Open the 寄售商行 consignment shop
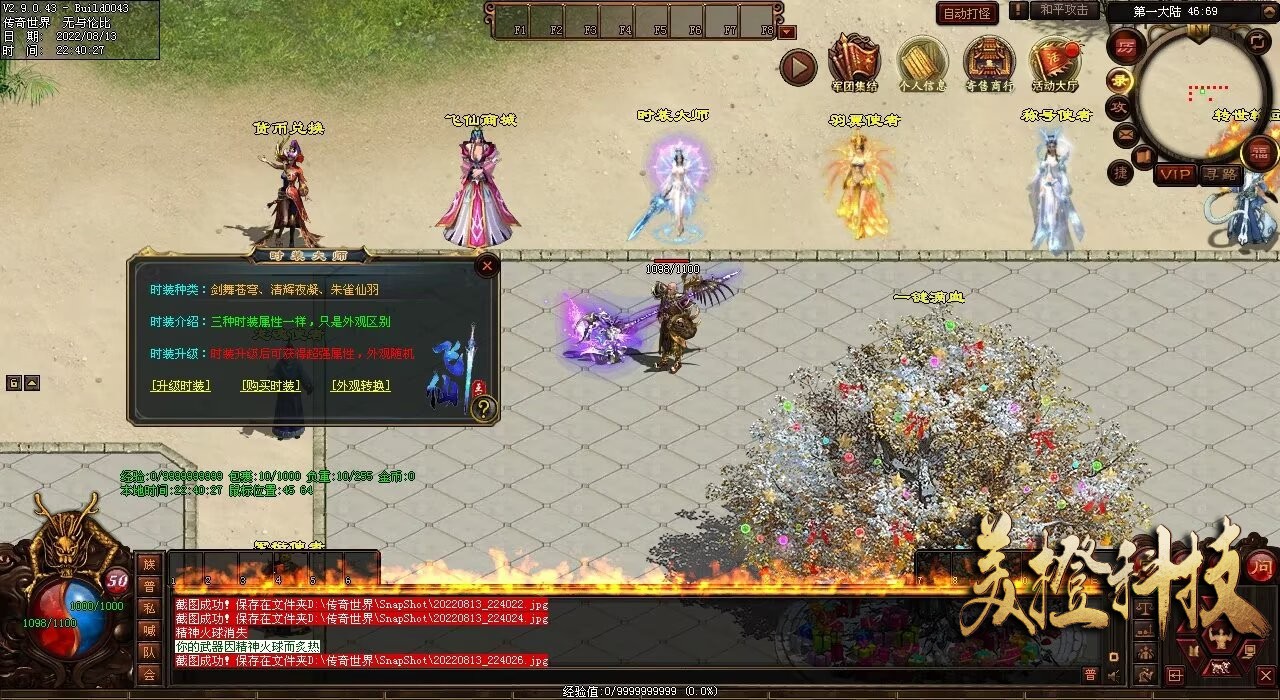The height and width of the screenshot is (700, 1280). (989, 63)
